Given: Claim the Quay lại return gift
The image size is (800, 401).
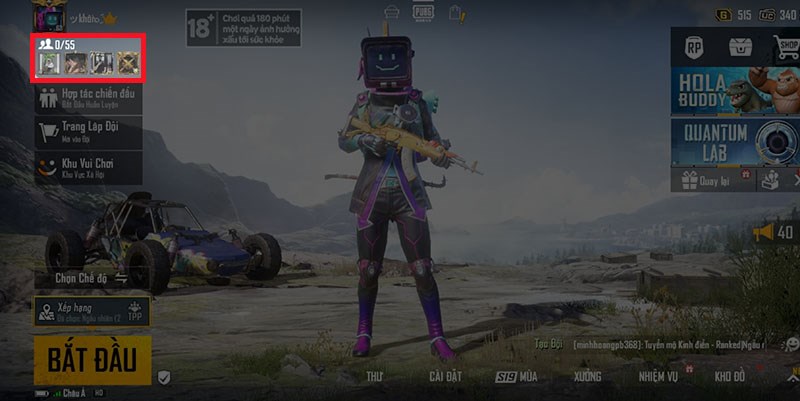Looking at the screenshot, I should coord(707,181).
